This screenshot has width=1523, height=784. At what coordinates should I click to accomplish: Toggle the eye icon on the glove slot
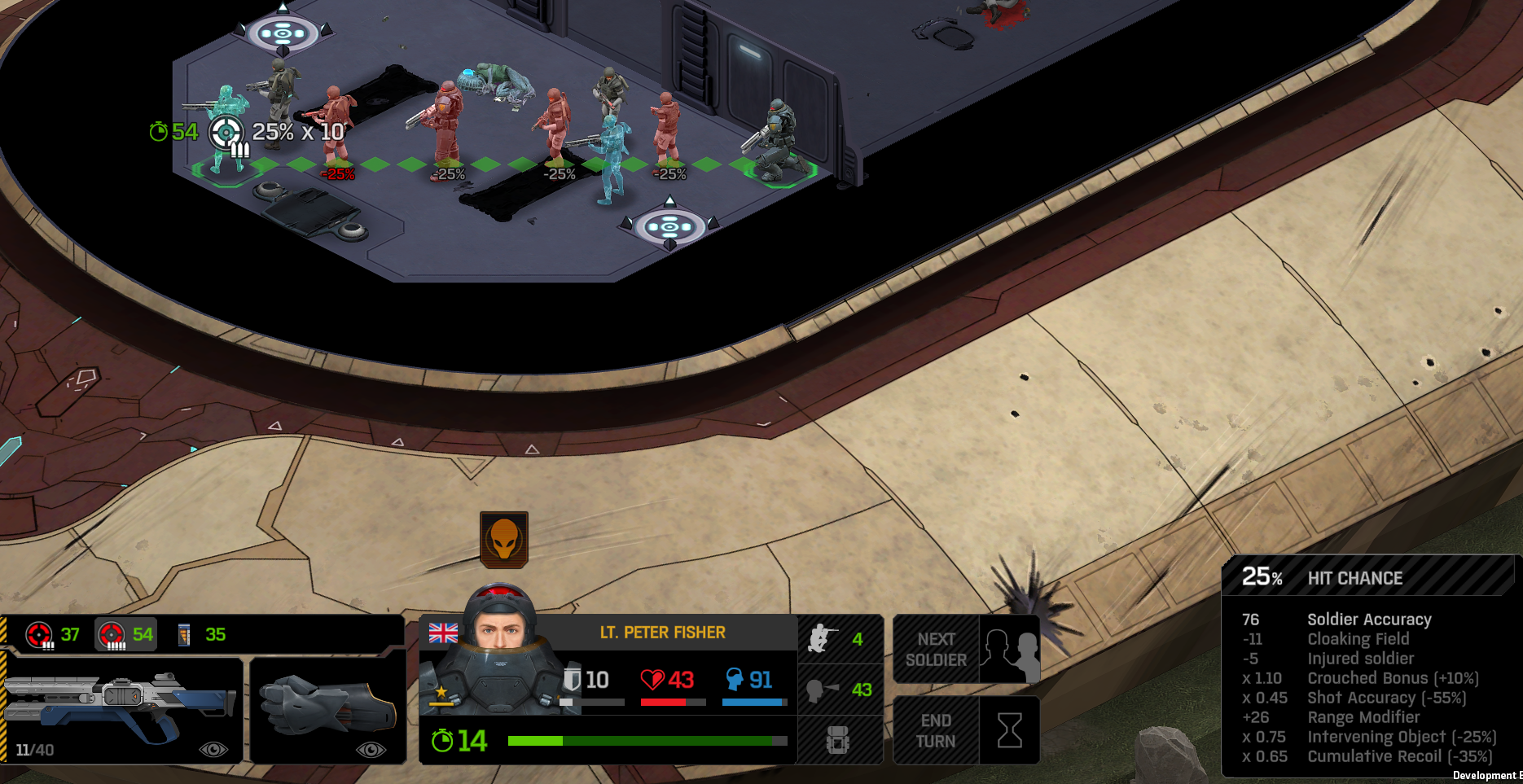(x=371, y=749)
